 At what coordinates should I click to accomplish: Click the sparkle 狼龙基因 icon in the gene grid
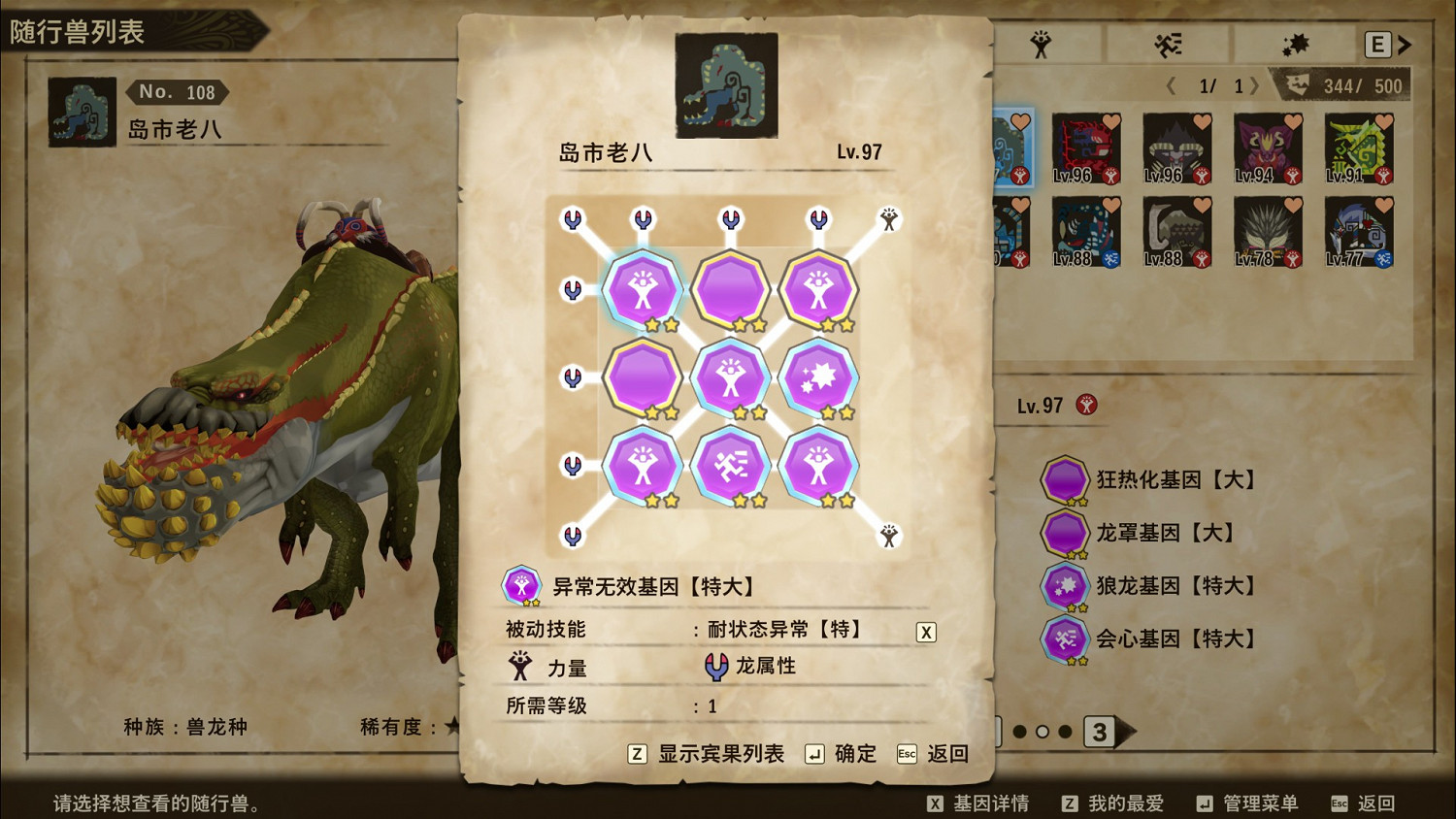[818, 377]
